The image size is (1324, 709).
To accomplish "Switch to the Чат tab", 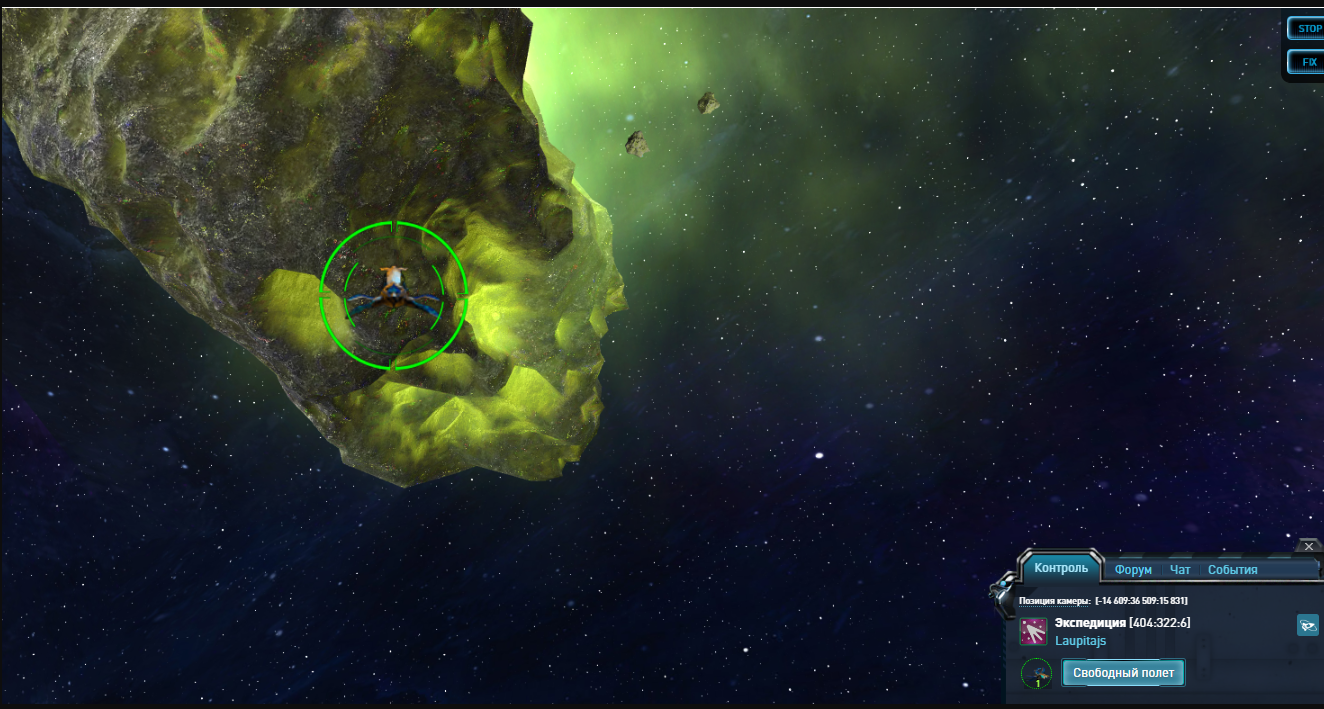I will [x=1180, y=570].
